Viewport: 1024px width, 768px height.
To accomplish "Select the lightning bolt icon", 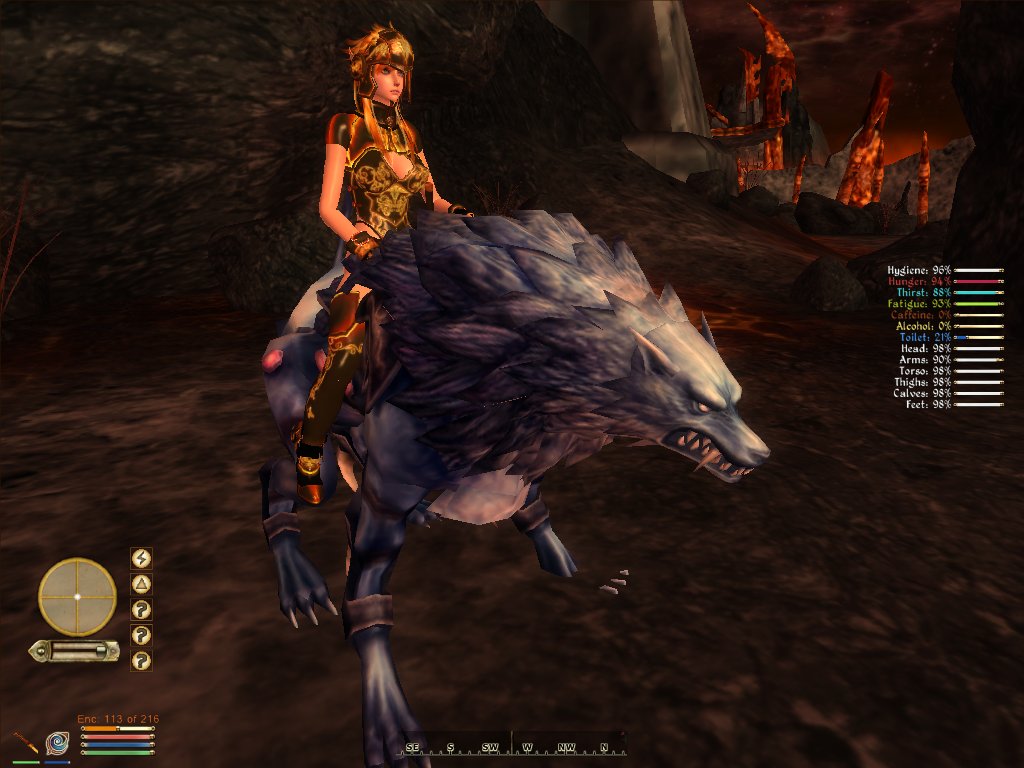I will (141, 558).
